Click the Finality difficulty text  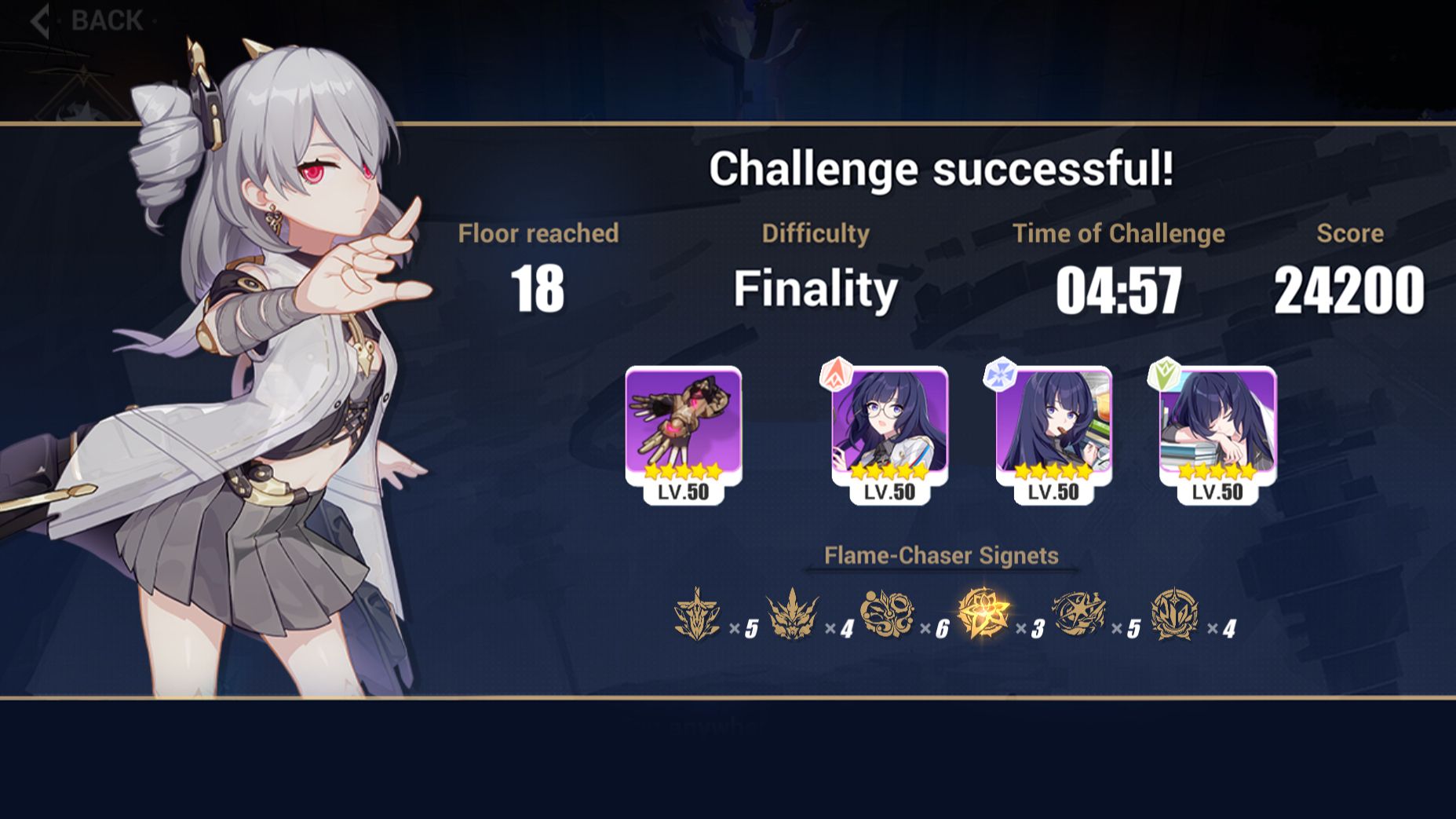tap(814, 289)
